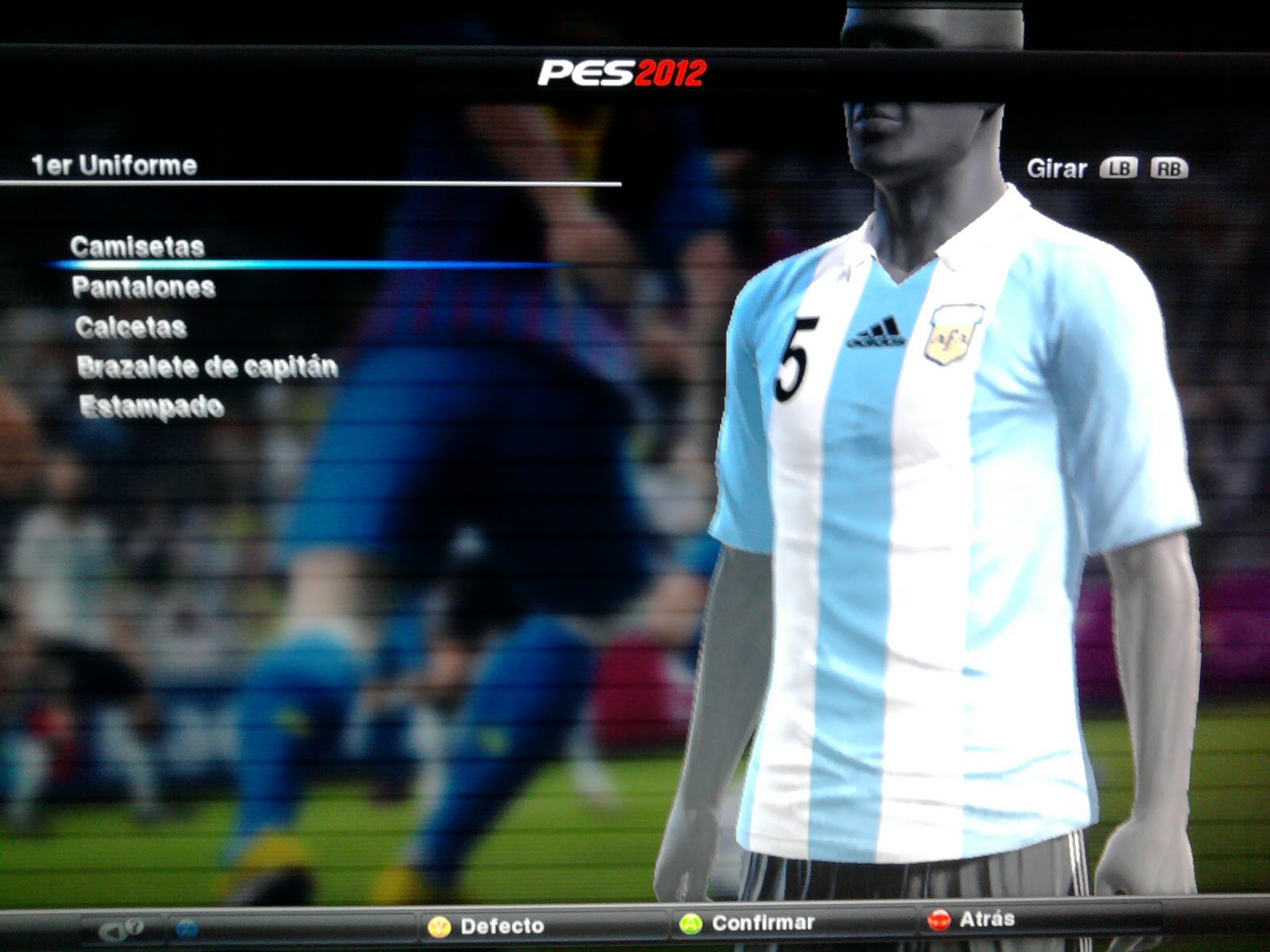
Task: Select the Camisetas menu entry
Action: (137, 247)
